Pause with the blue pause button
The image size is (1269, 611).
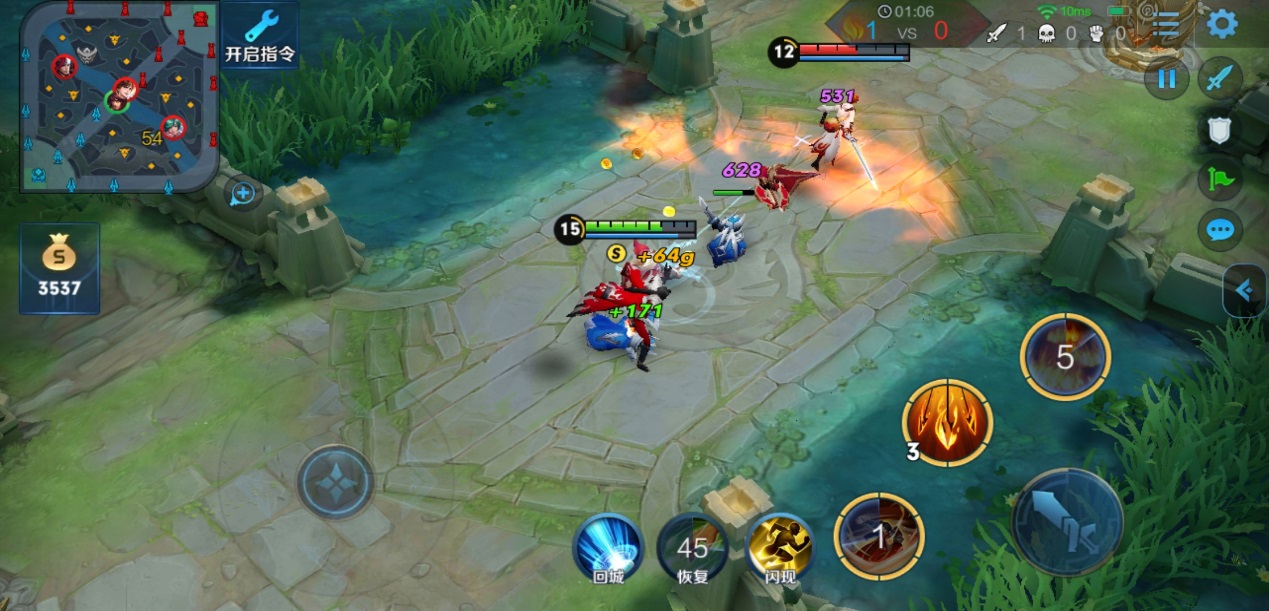(x=1166, y=79)
